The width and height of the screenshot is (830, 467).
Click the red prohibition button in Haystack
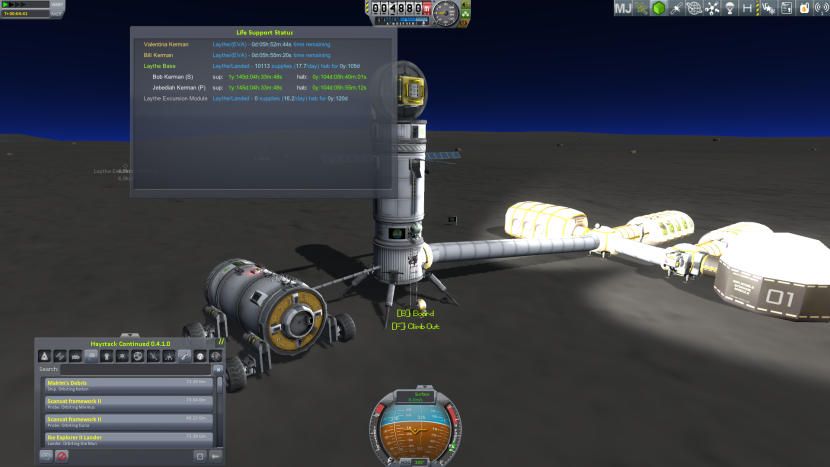click(62, 456)
